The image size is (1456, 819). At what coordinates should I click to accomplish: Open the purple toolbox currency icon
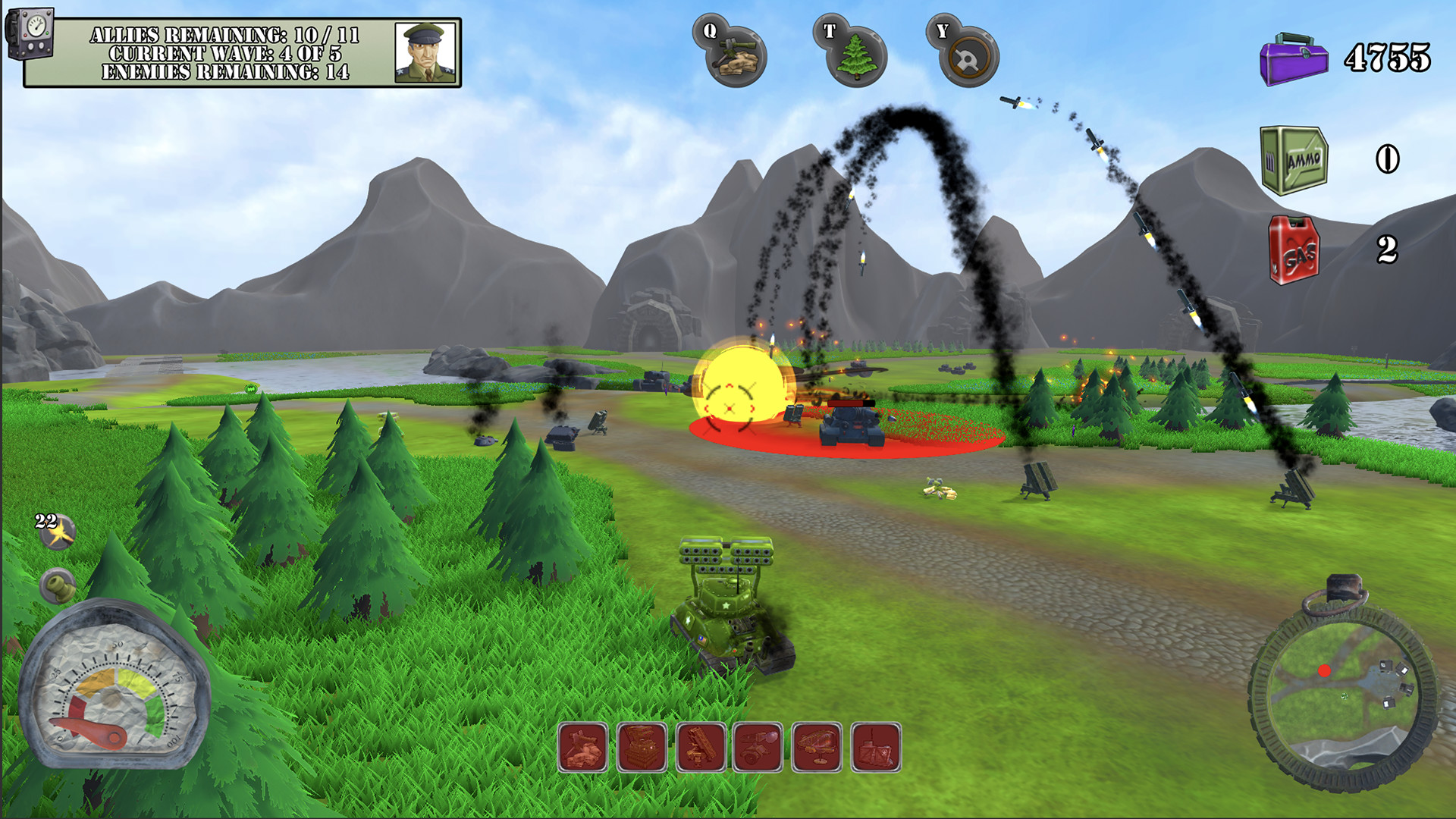(1294, 58)
